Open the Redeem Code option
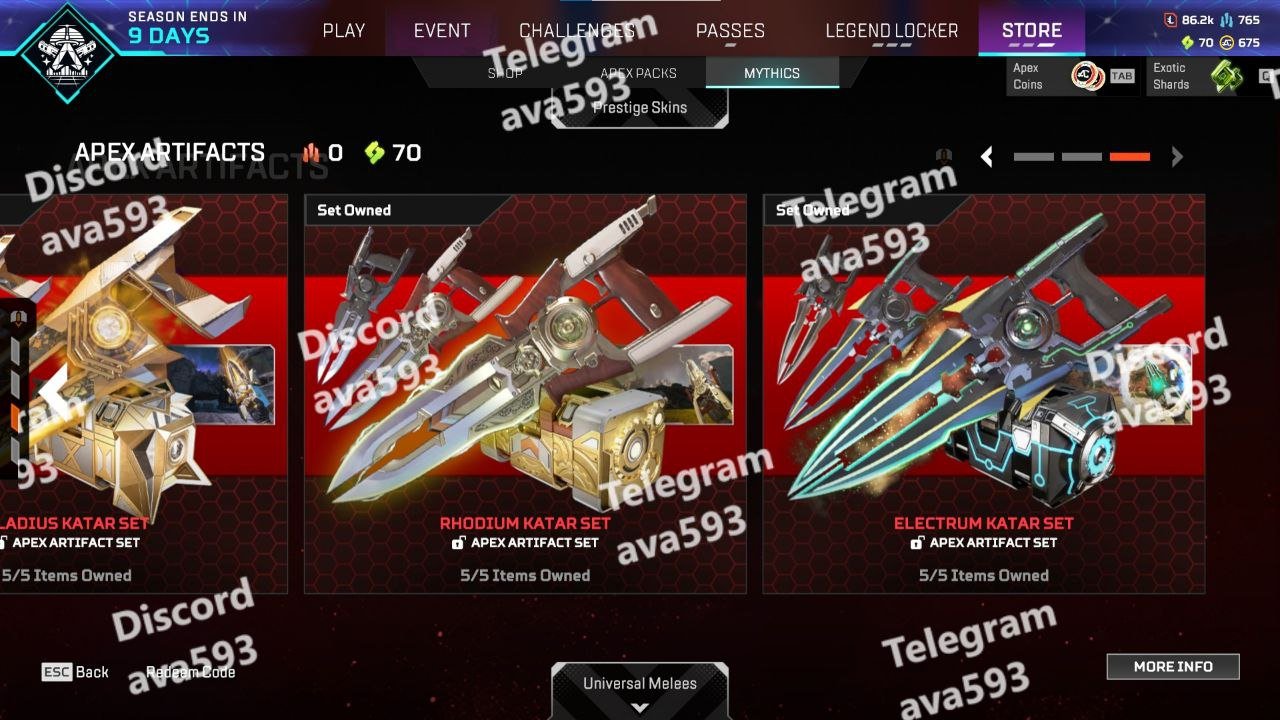The width and height of the screenshot is (1280, 720). coord(191,672)
